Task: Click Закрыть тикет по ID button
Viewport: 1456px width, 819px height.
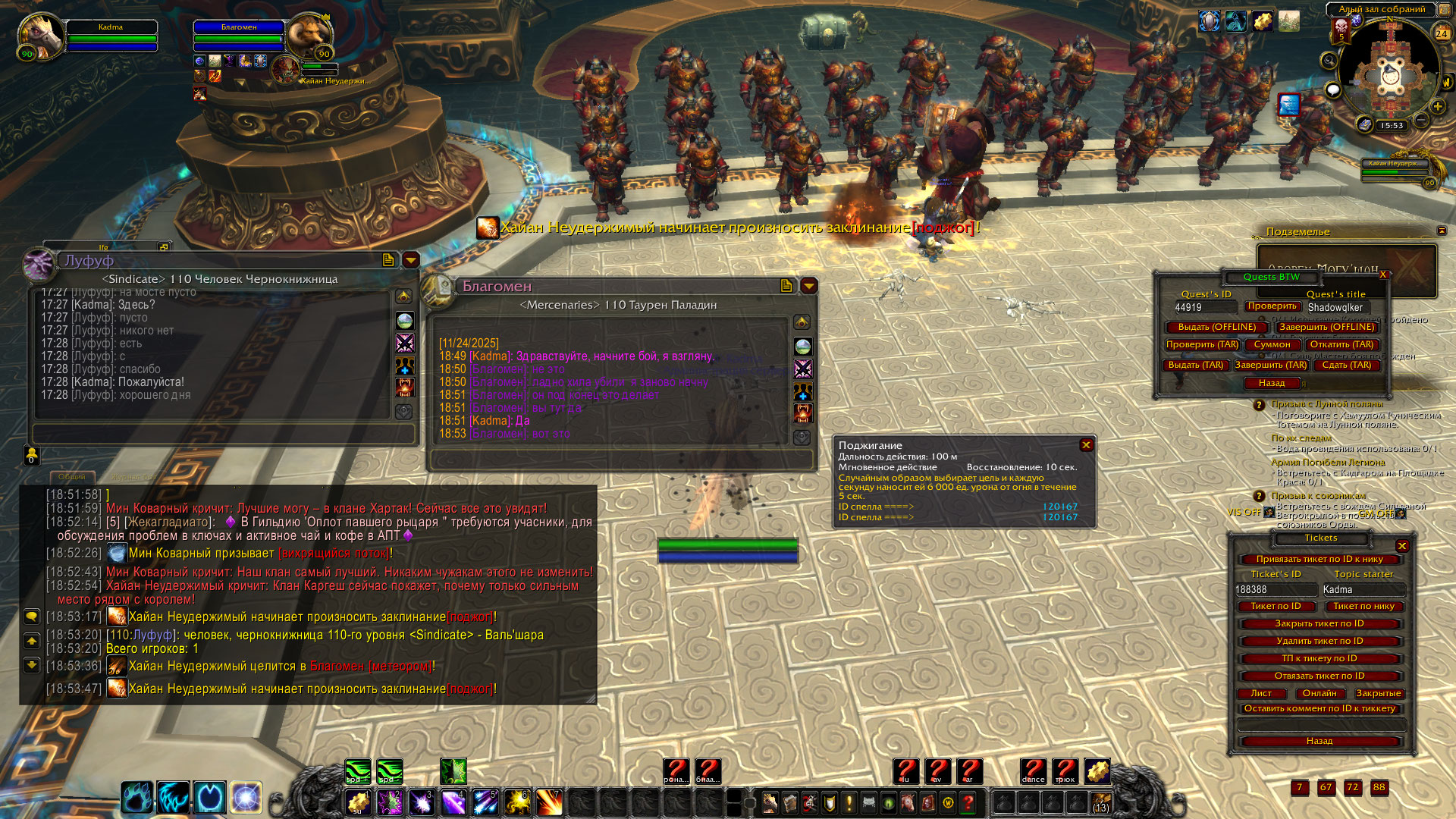Action: 1319,623
